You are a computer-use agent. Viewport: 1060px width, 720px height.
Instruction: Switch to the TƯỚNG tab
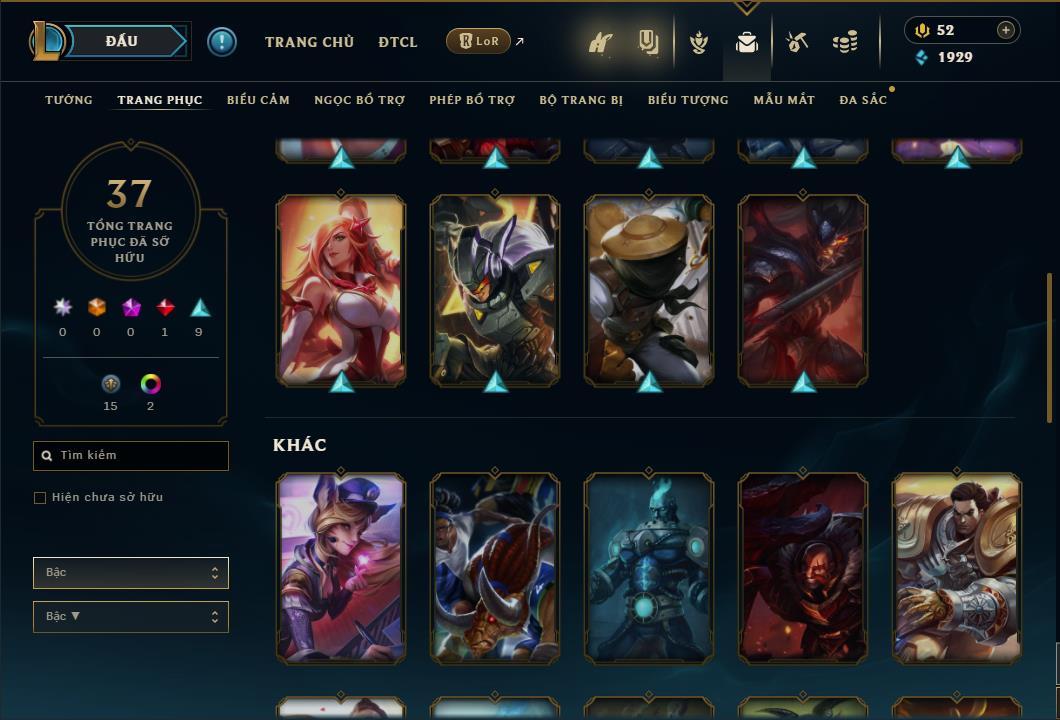[x=69, y=100]
